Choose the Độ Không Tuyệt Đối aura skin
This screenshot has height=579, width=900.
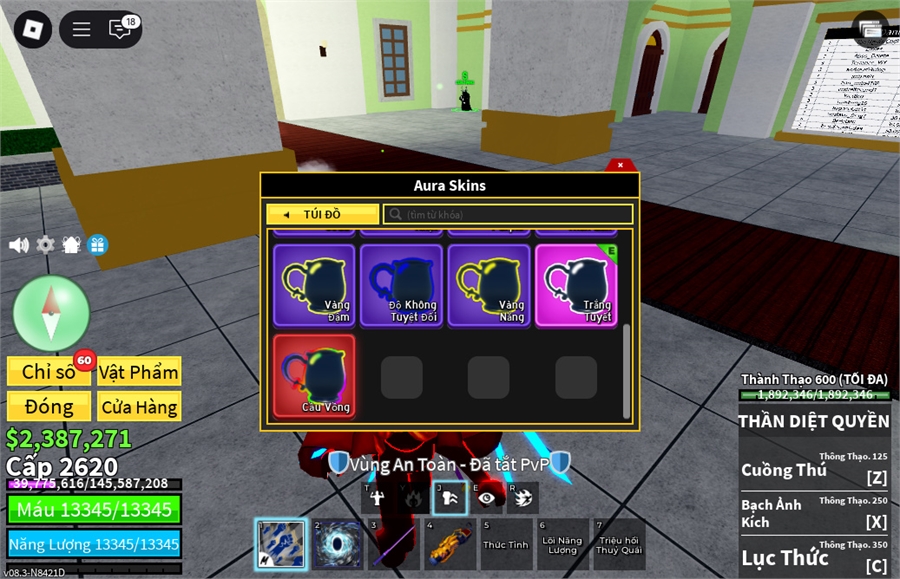tap(401, 285)
